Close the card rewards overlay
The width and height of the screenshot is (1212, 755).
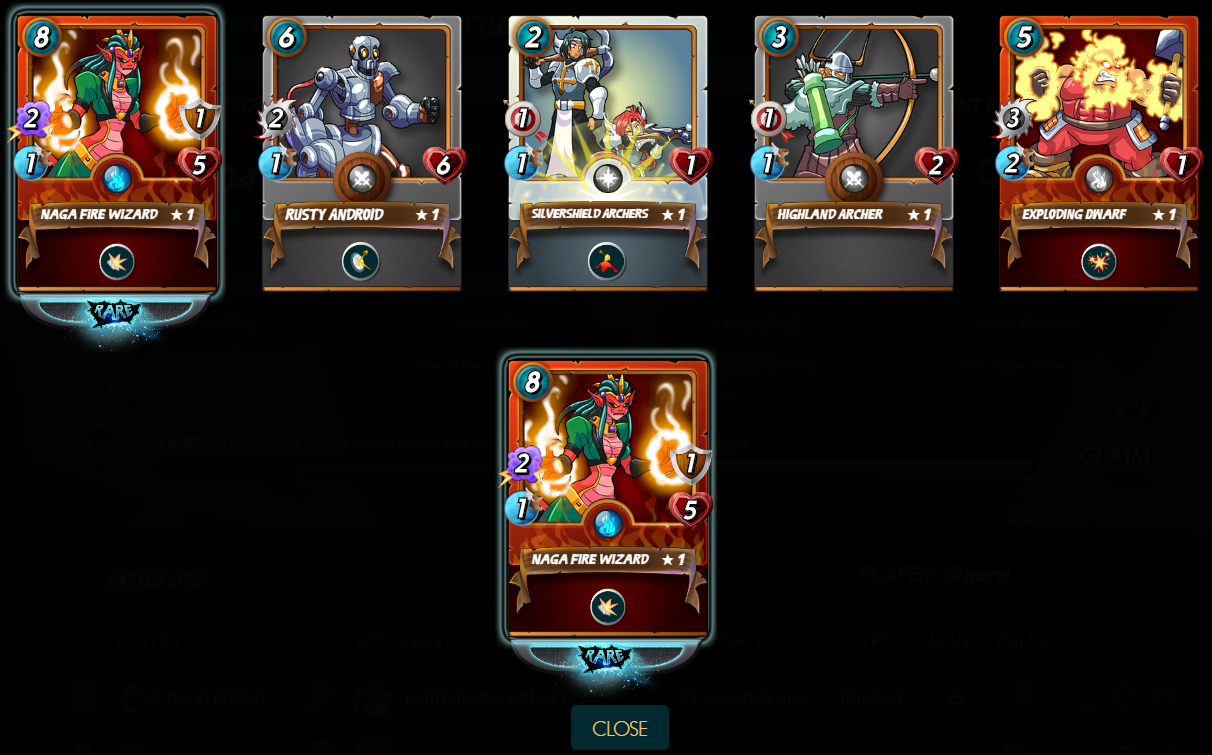click(x=619, y=728)
